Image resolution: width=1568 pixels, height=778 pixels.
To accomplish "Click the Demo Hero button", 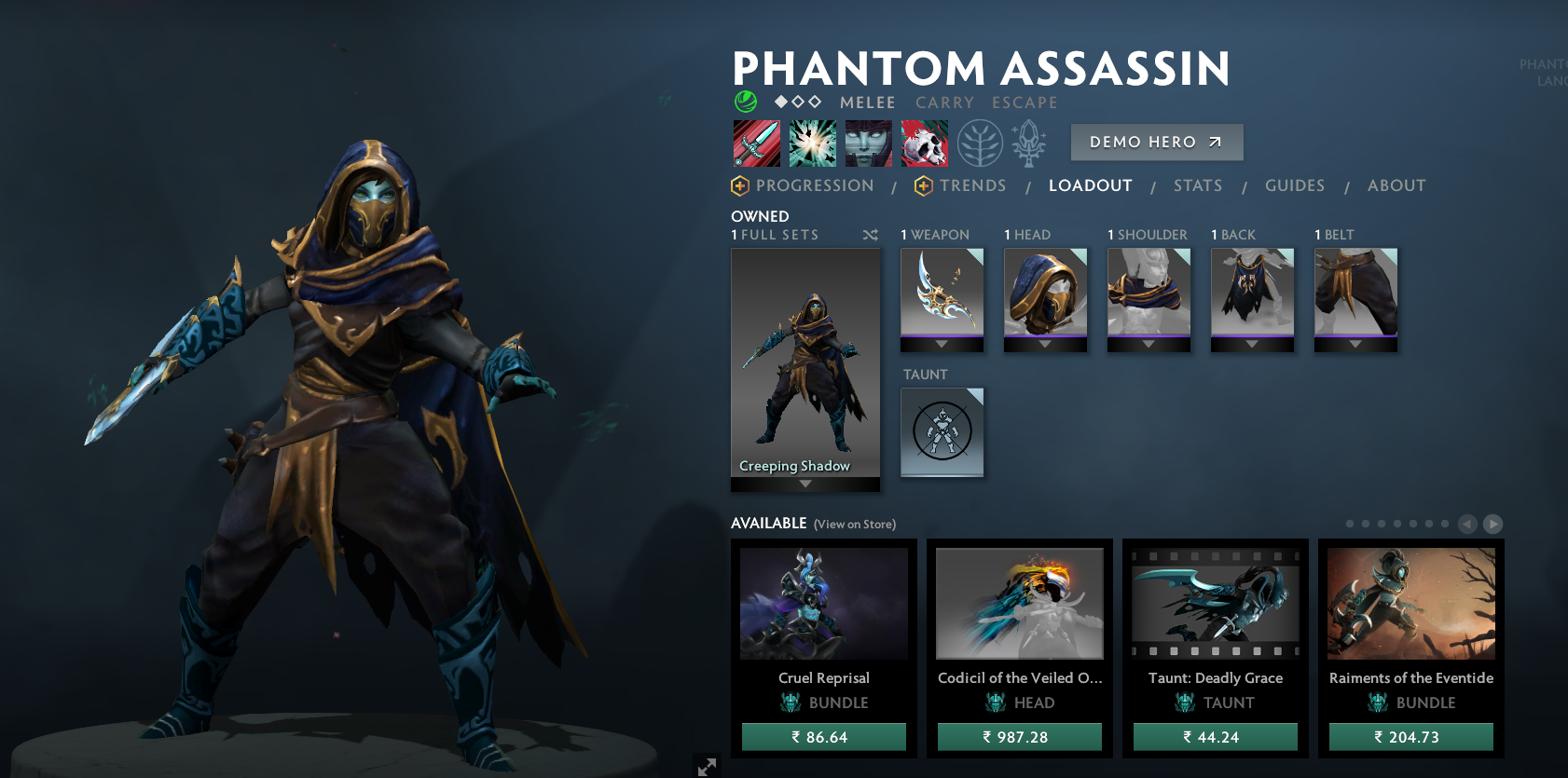I will click(1156, 142).
